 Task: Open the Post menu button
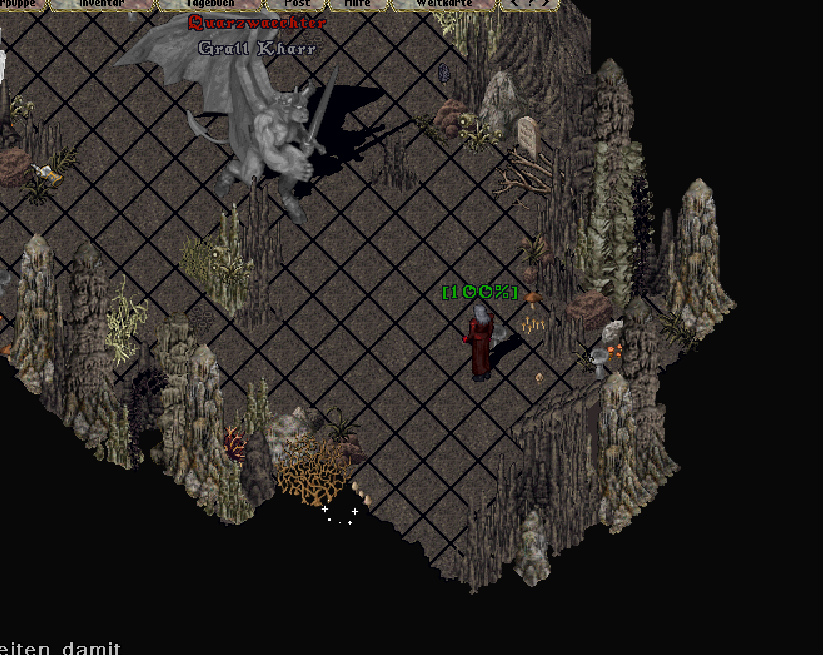point(297,4)
